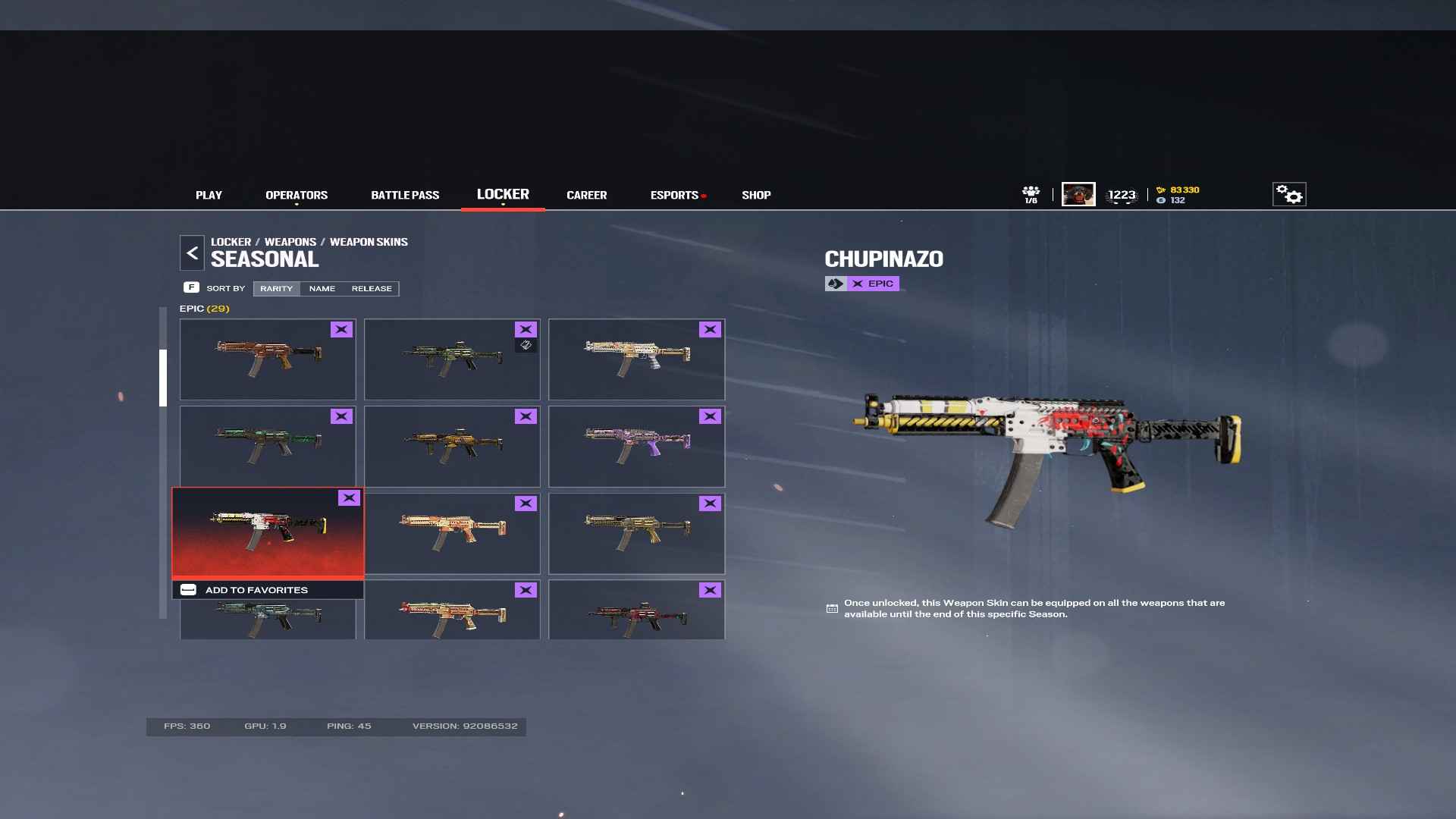
Task: Show the Esports page
Action: tap(674, 196)
